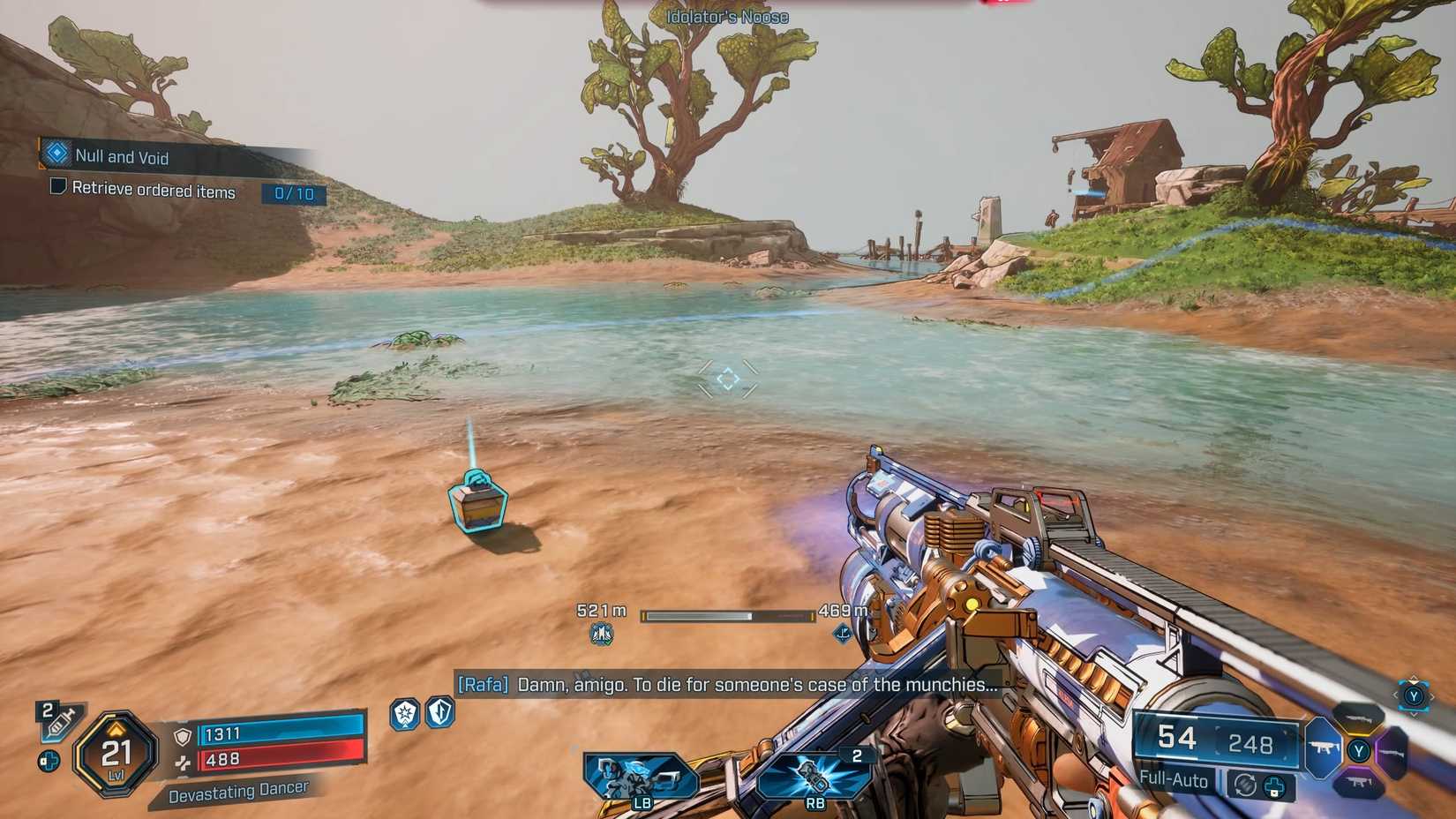Click the rifle in the right weapon slot
This screenshot has height=819, width=1456.
click(1392, 753)
